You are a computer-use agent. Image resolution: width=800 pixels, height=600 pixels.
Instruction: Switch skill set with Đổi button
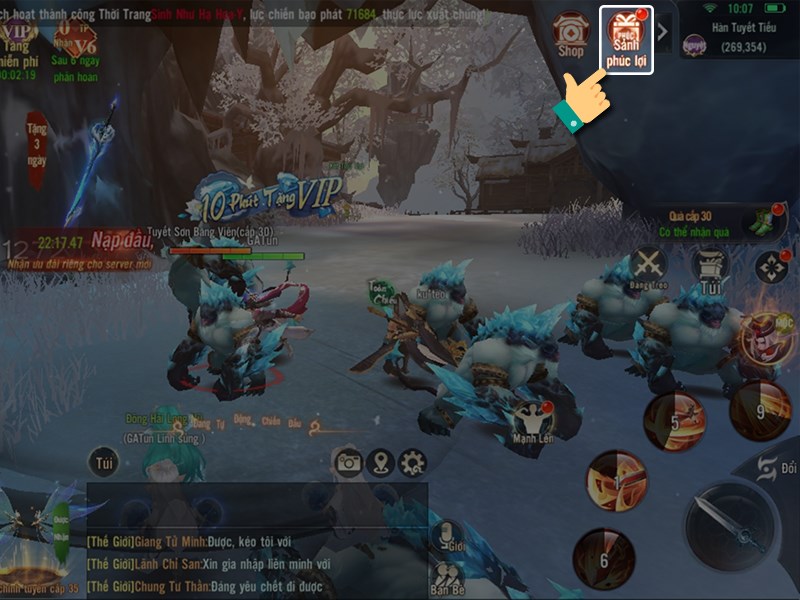tap(772, 468)
